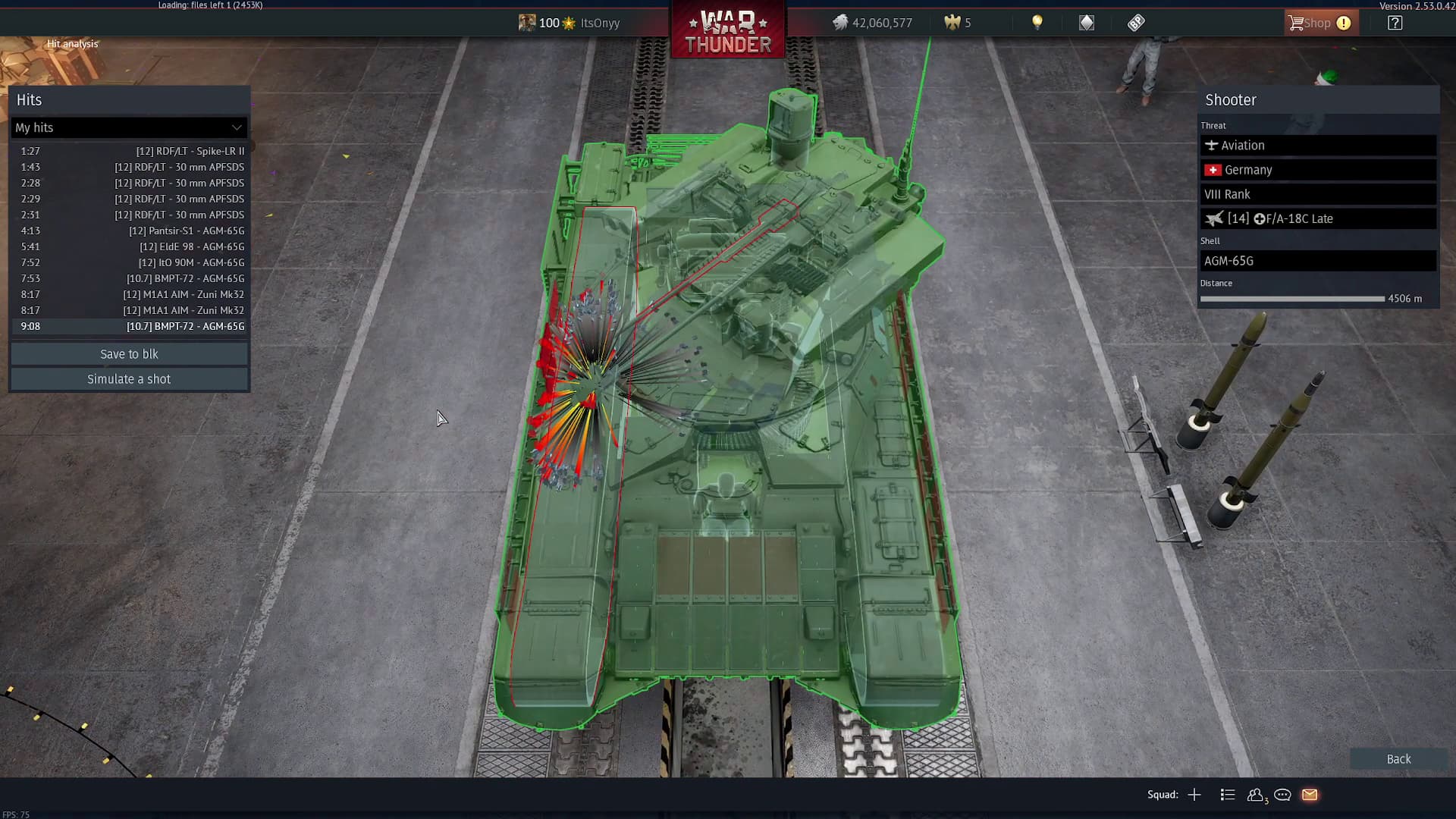Click the light bulb icon
This screenshot has width=1456, height=819.
(1037, 23)
